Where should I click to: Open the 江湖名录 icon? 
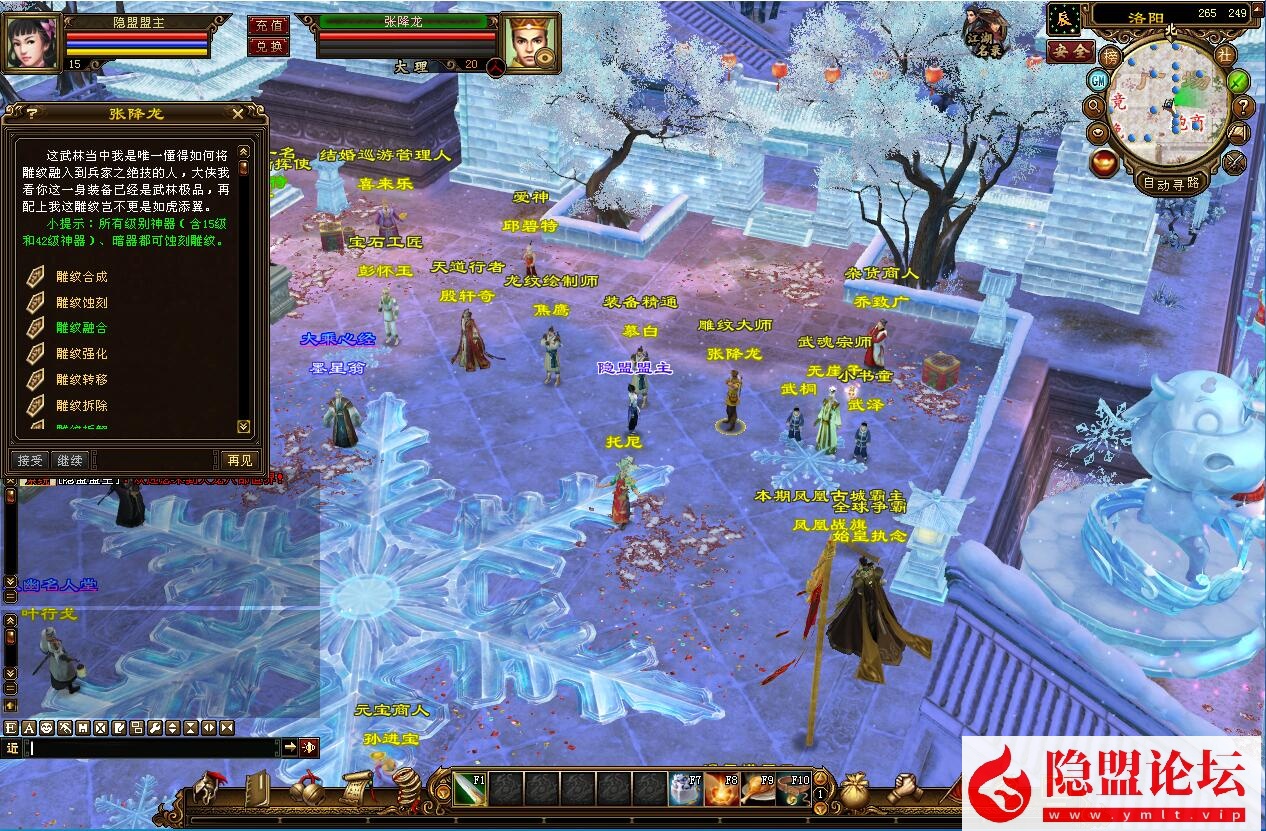(x=986, y=32)
